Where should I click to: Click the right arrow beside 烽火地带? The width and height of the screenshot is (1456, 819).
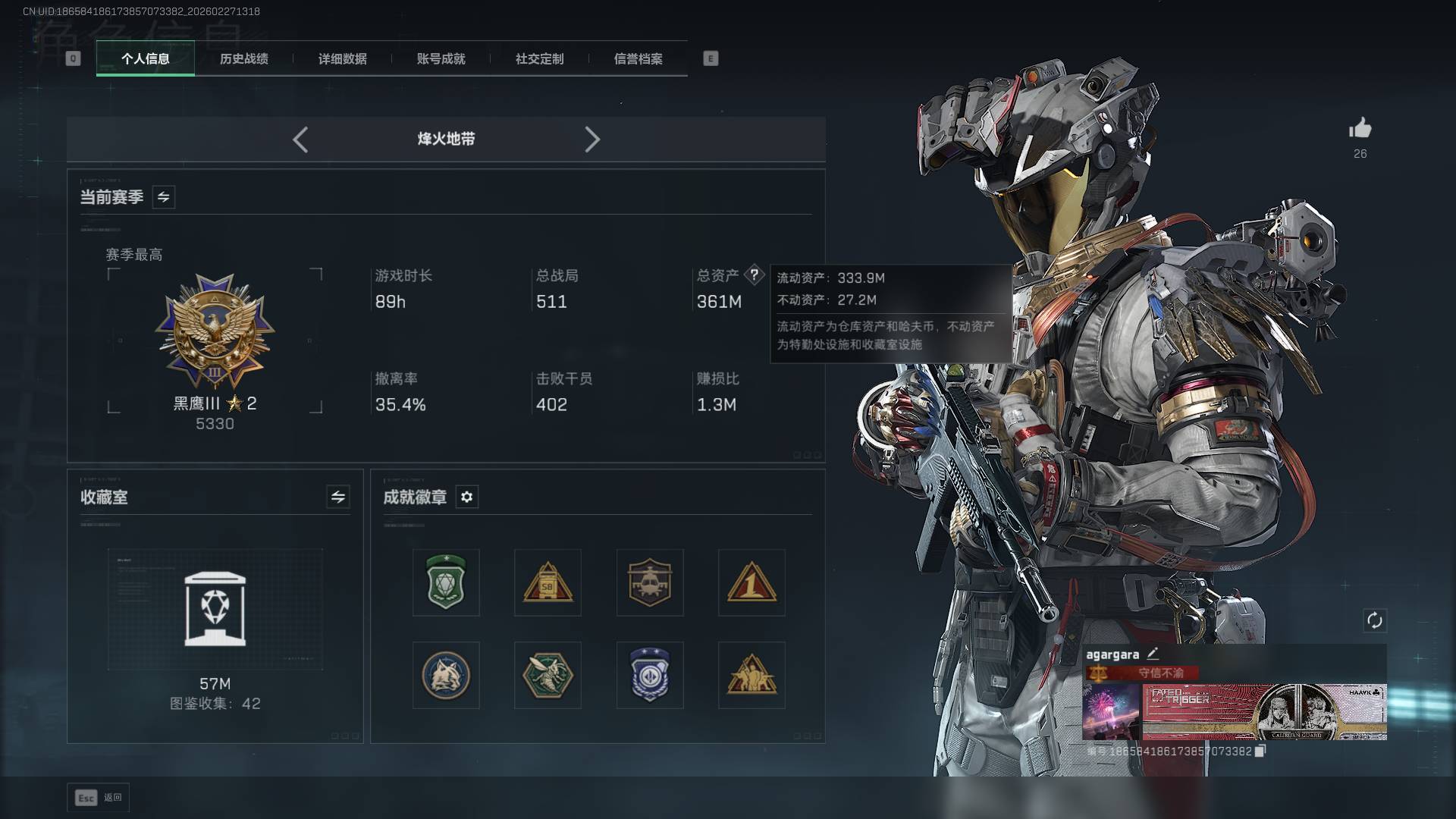592,140
